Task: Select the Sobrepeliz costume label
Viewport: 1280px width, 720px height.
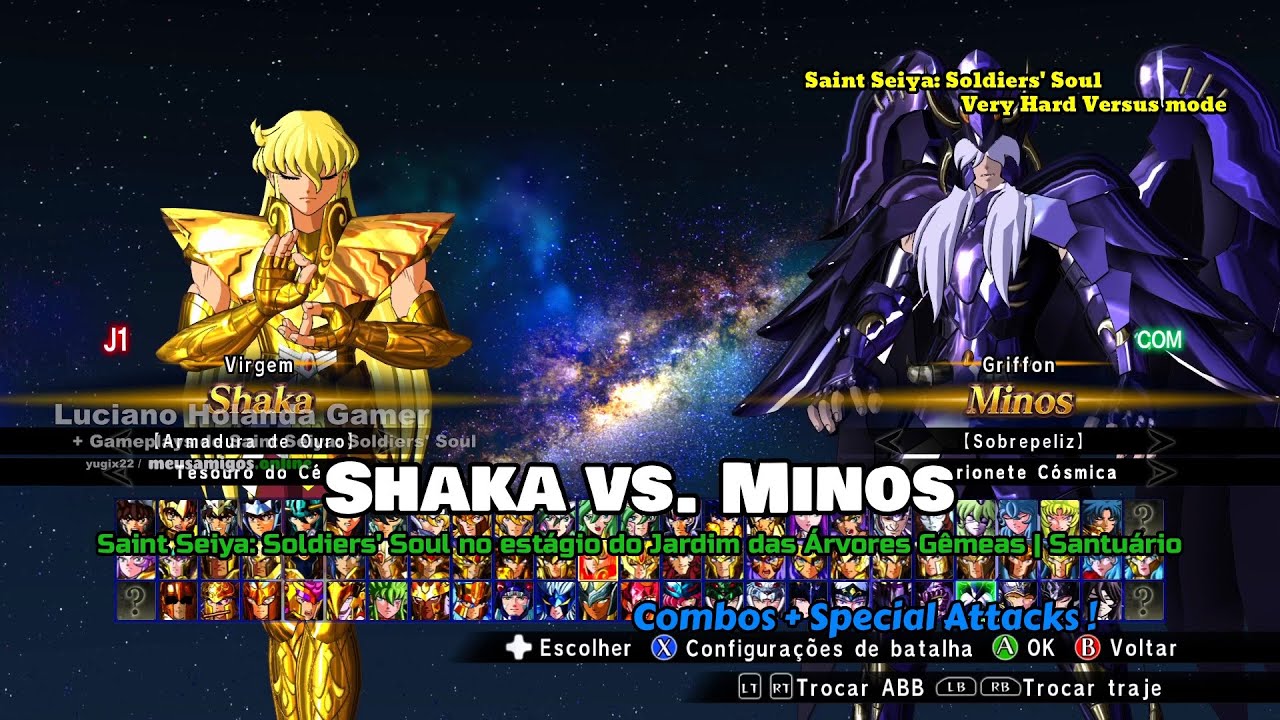Action: click(x=1020, y=441)
